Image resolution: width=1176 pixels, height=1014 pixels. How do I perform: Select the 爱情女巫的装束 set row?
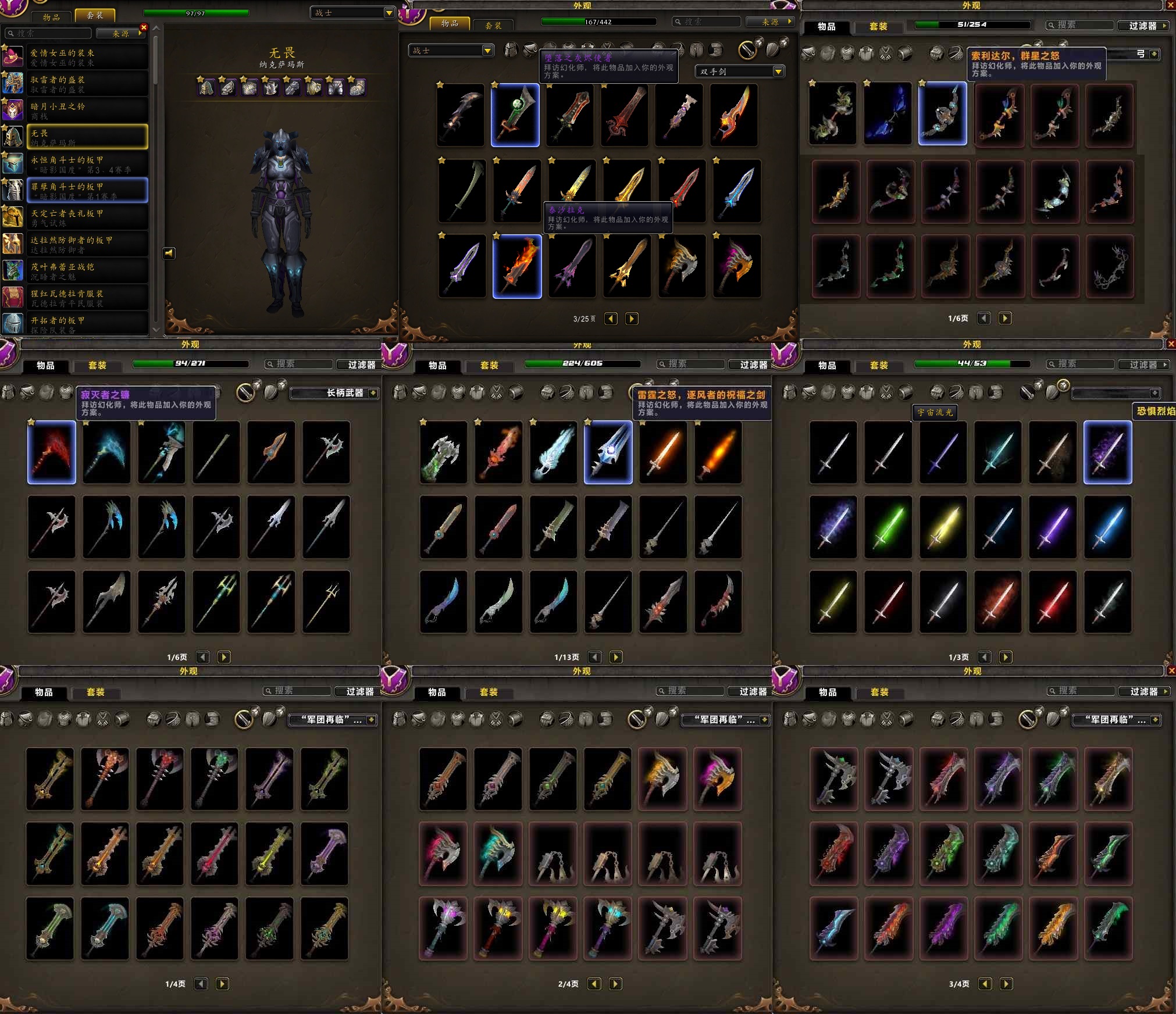87,57
